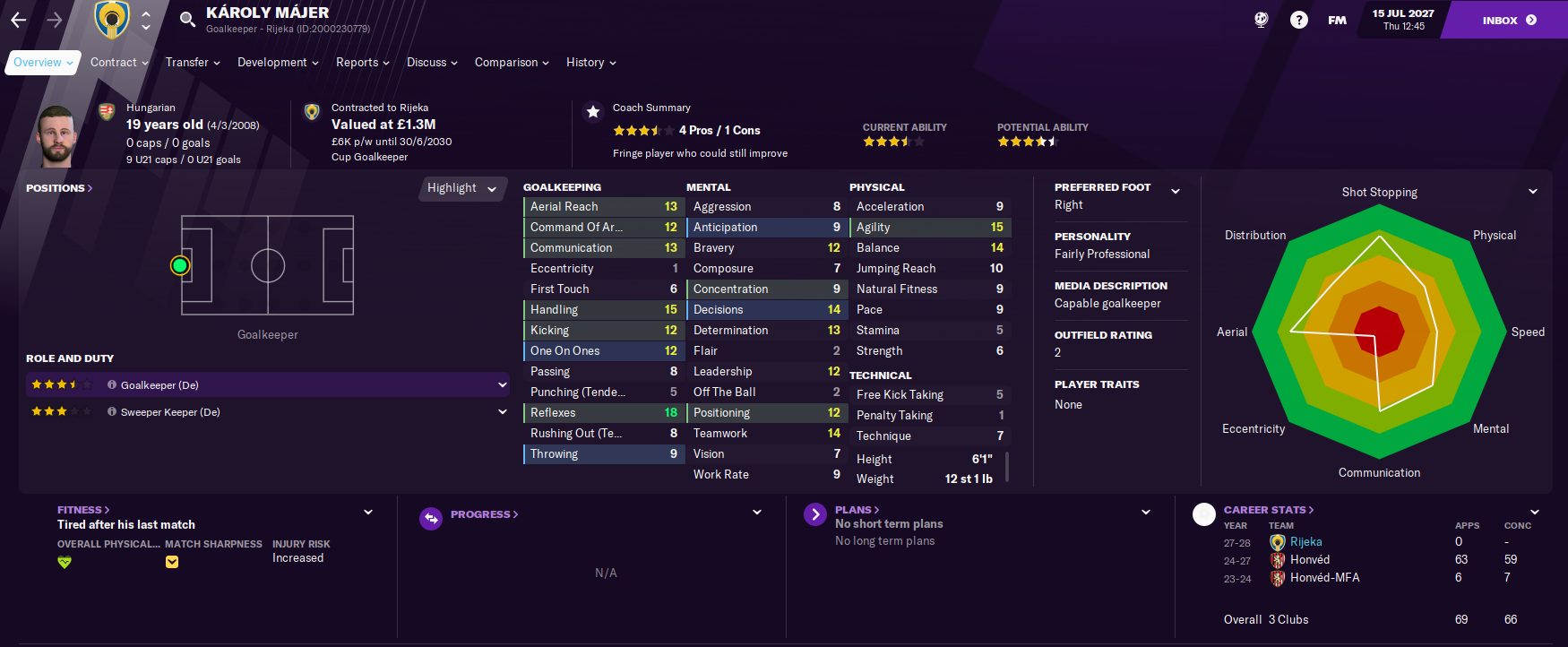Open the Inbox
The height and width of the screenshot is (647, 1568).
[1508, 20]
